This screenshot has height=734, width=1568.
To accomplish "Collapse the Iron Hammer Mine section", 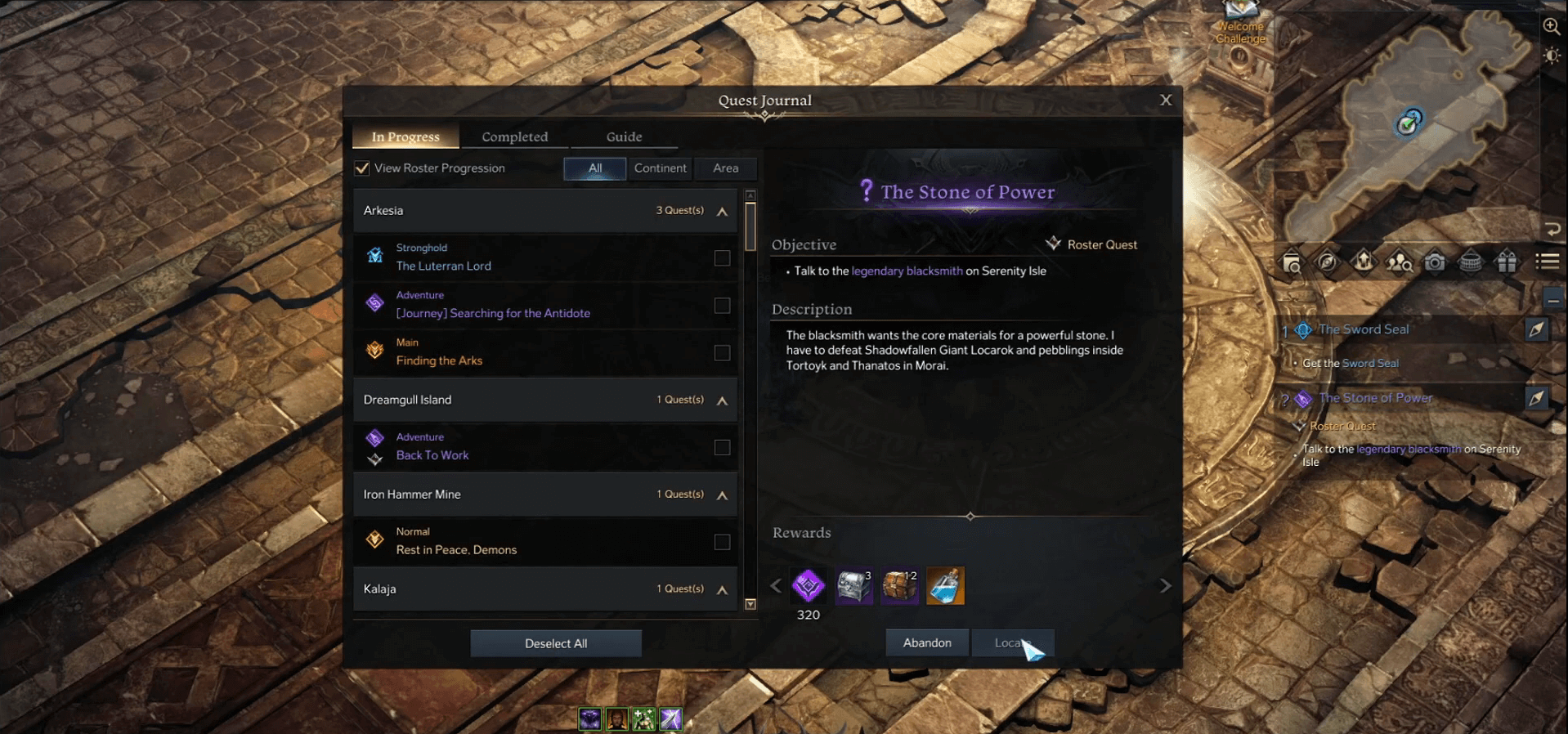I will click(723, 495).
